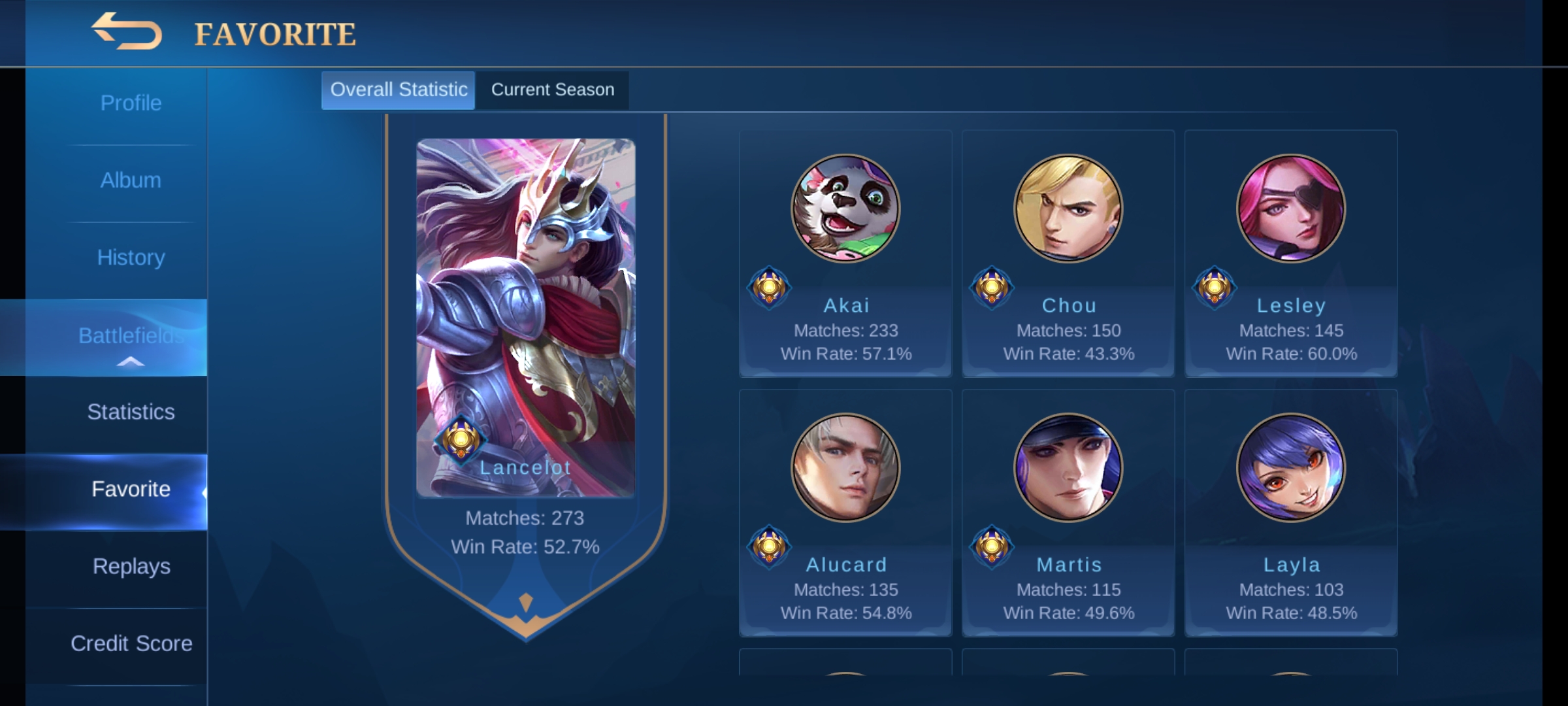
Task: Click Akai's medal badge icon
Action: pyautogui.click(x=770, y=287)
